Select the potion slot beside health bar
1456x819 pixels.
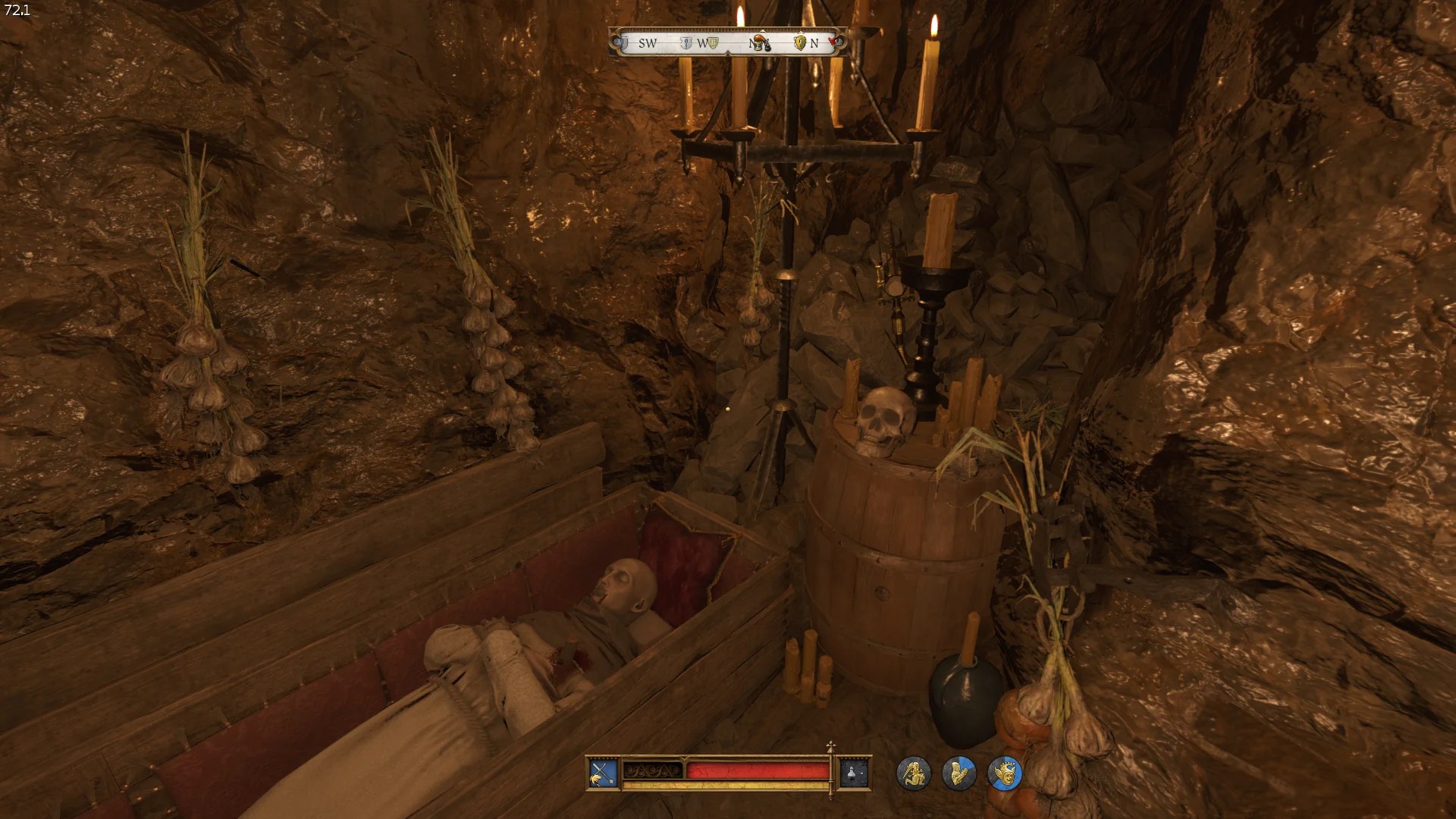point(853,773)
